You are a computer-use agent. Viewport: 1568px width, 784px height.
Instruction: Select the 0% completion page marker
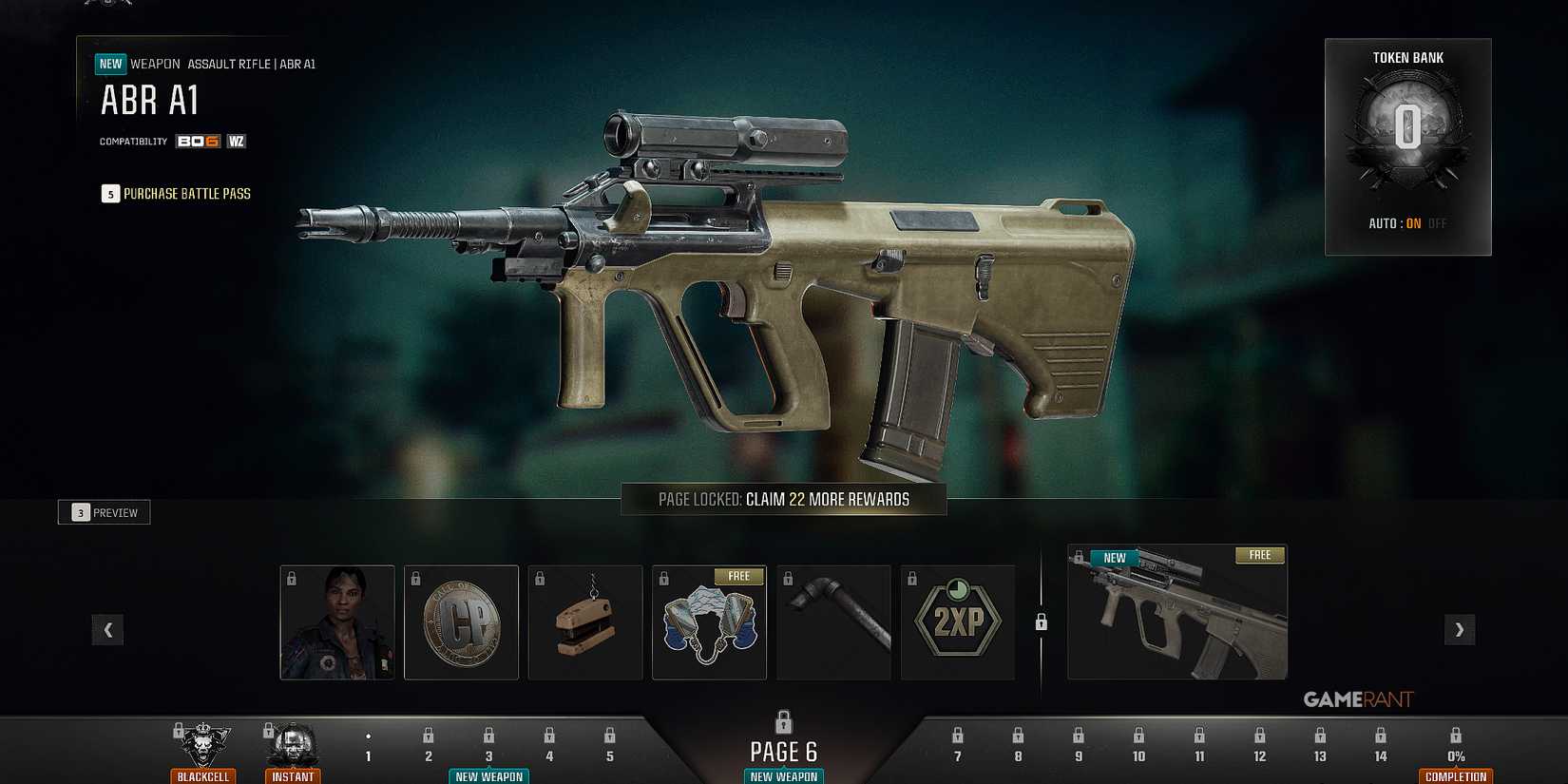tap(1455, 746)
